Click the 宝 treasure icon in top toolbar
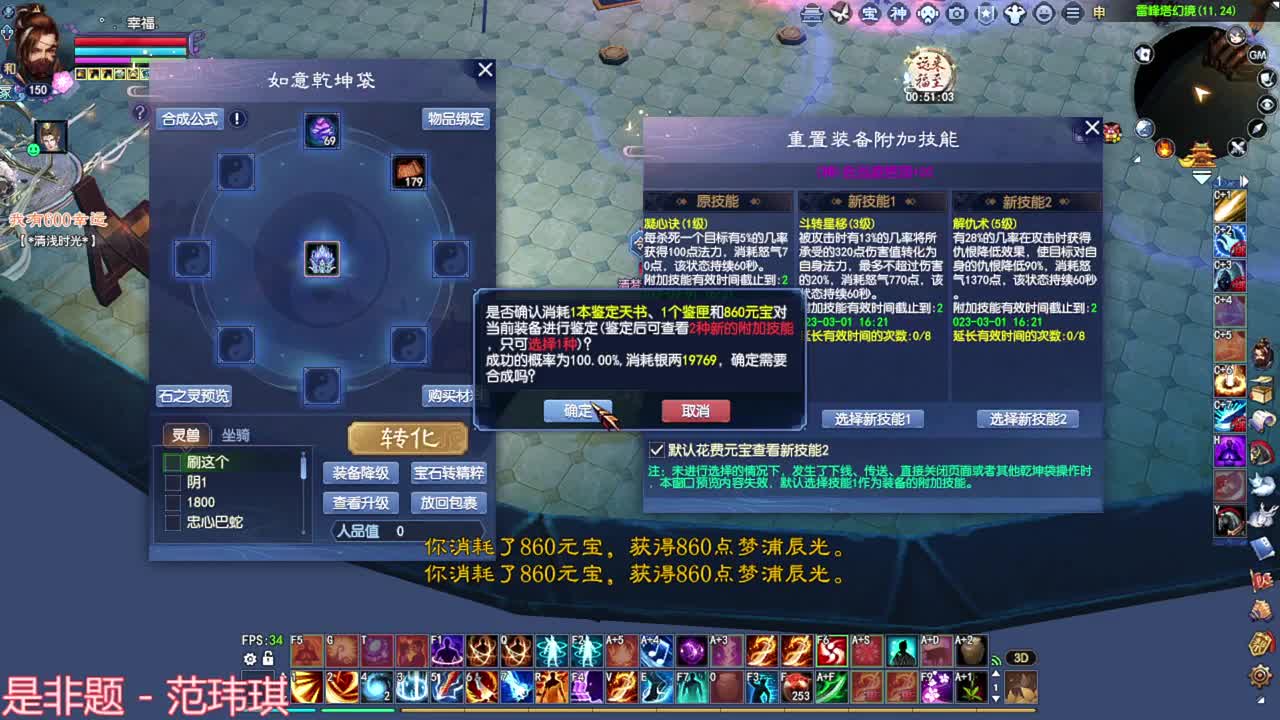This screenshot has width=1280, height=720. [869, 14]
